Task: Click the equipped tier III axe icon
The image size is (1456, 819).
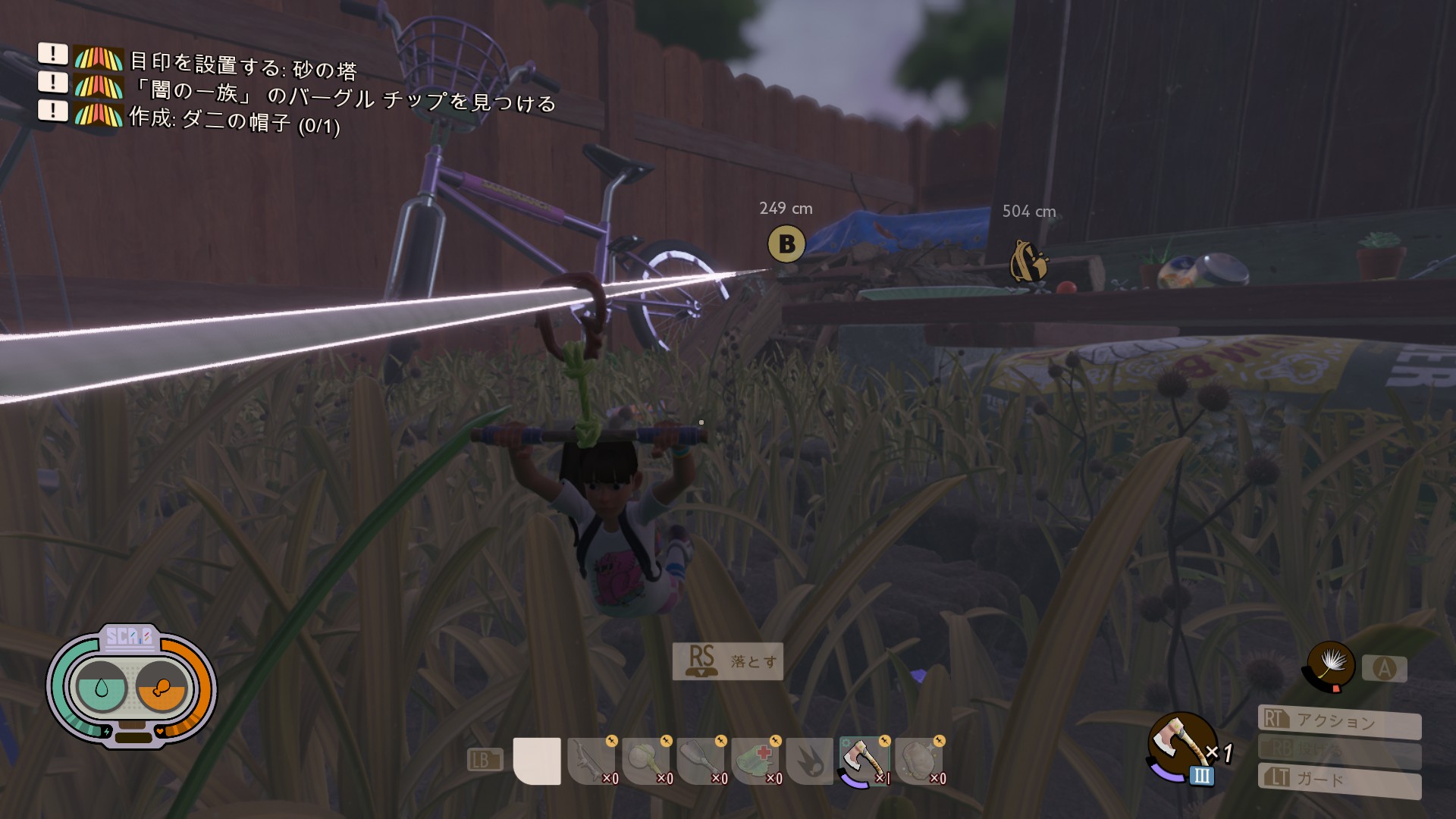Action: (1180, 744)
